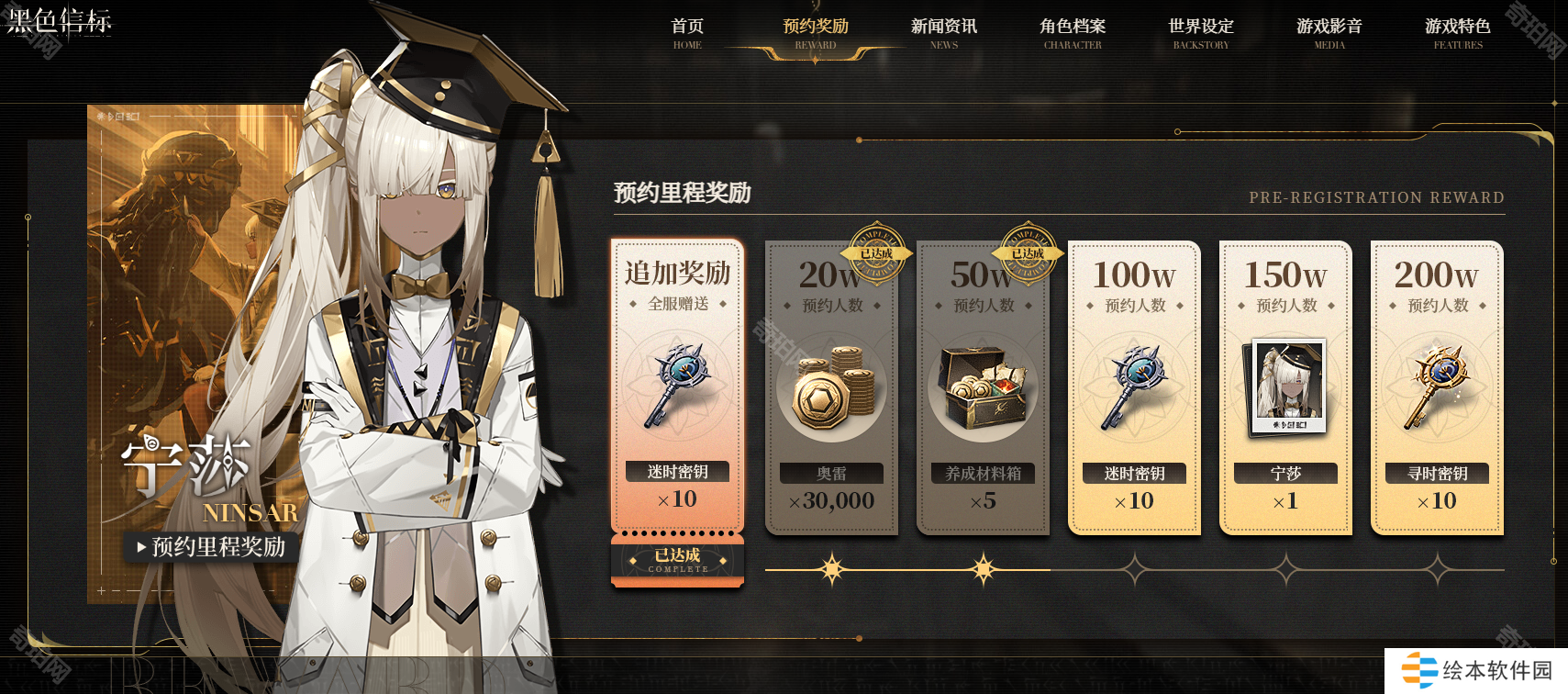Select the 50w 养成材料箱 reward card
1568x694 pixels.
click(x=983, y=387)
